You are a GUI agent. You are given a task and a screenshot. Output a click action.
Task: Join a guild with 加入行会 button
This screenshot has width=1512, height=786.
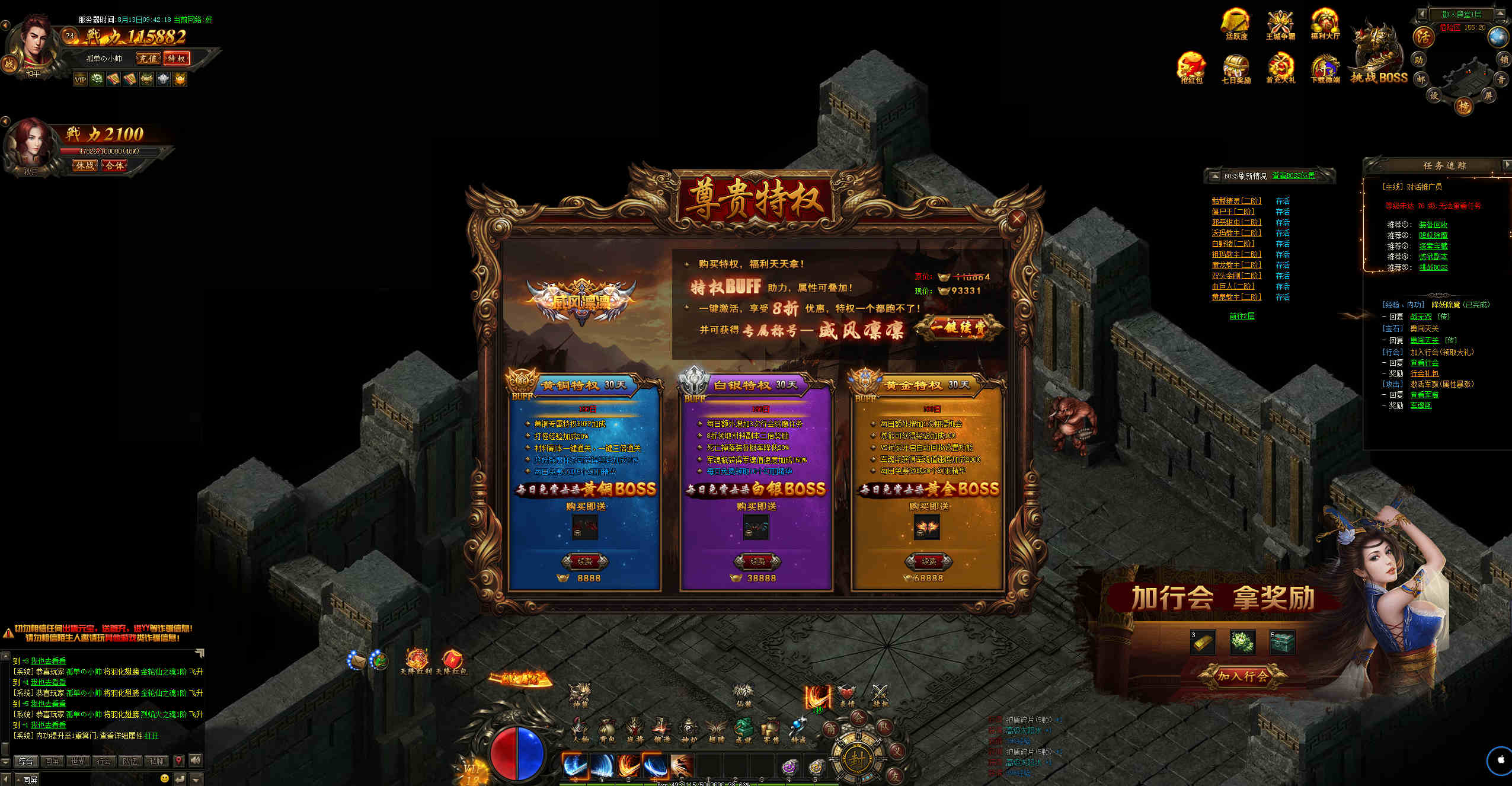point(1242,676)
